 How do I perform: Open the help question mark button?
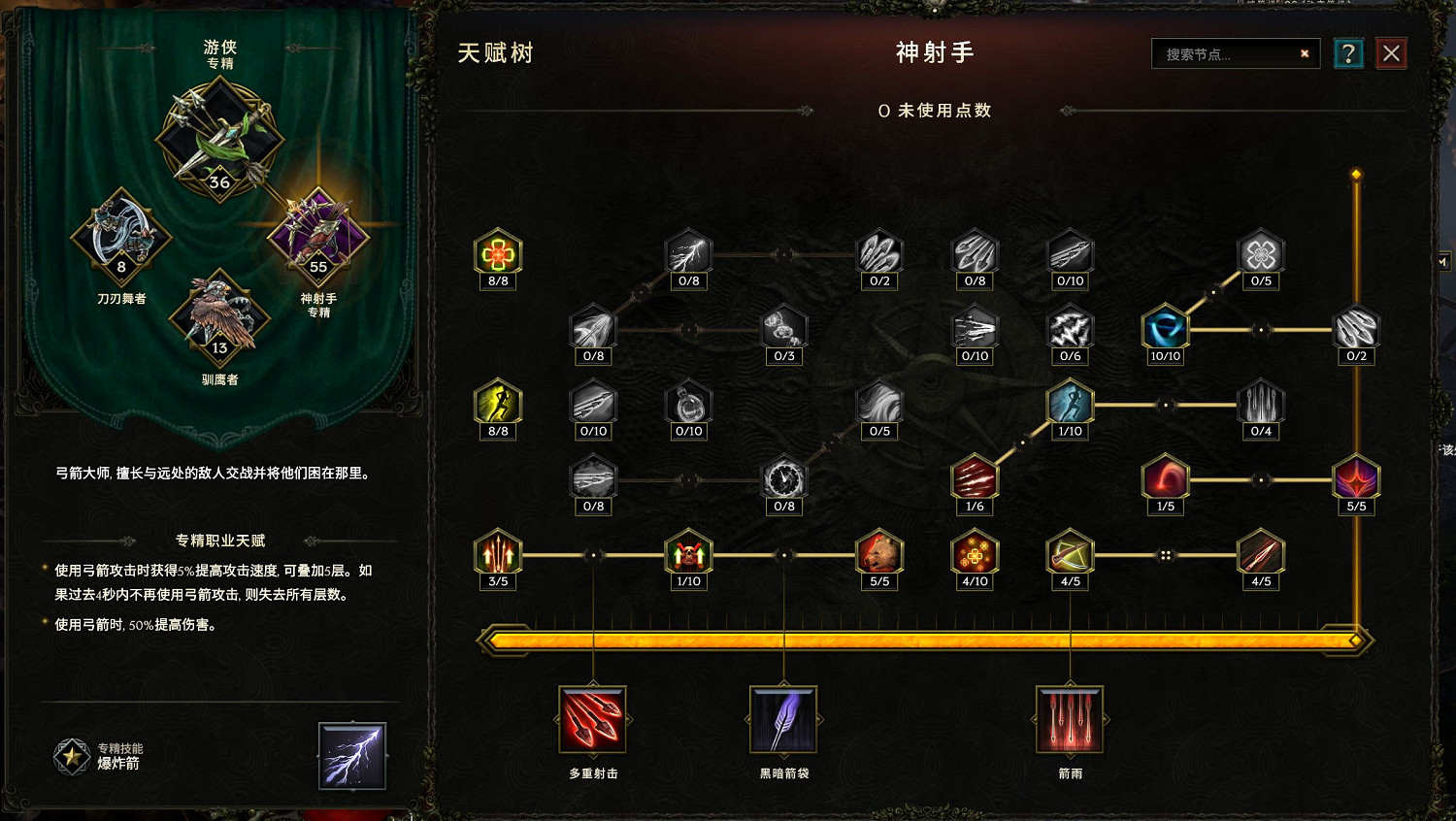coord(1348,53)
